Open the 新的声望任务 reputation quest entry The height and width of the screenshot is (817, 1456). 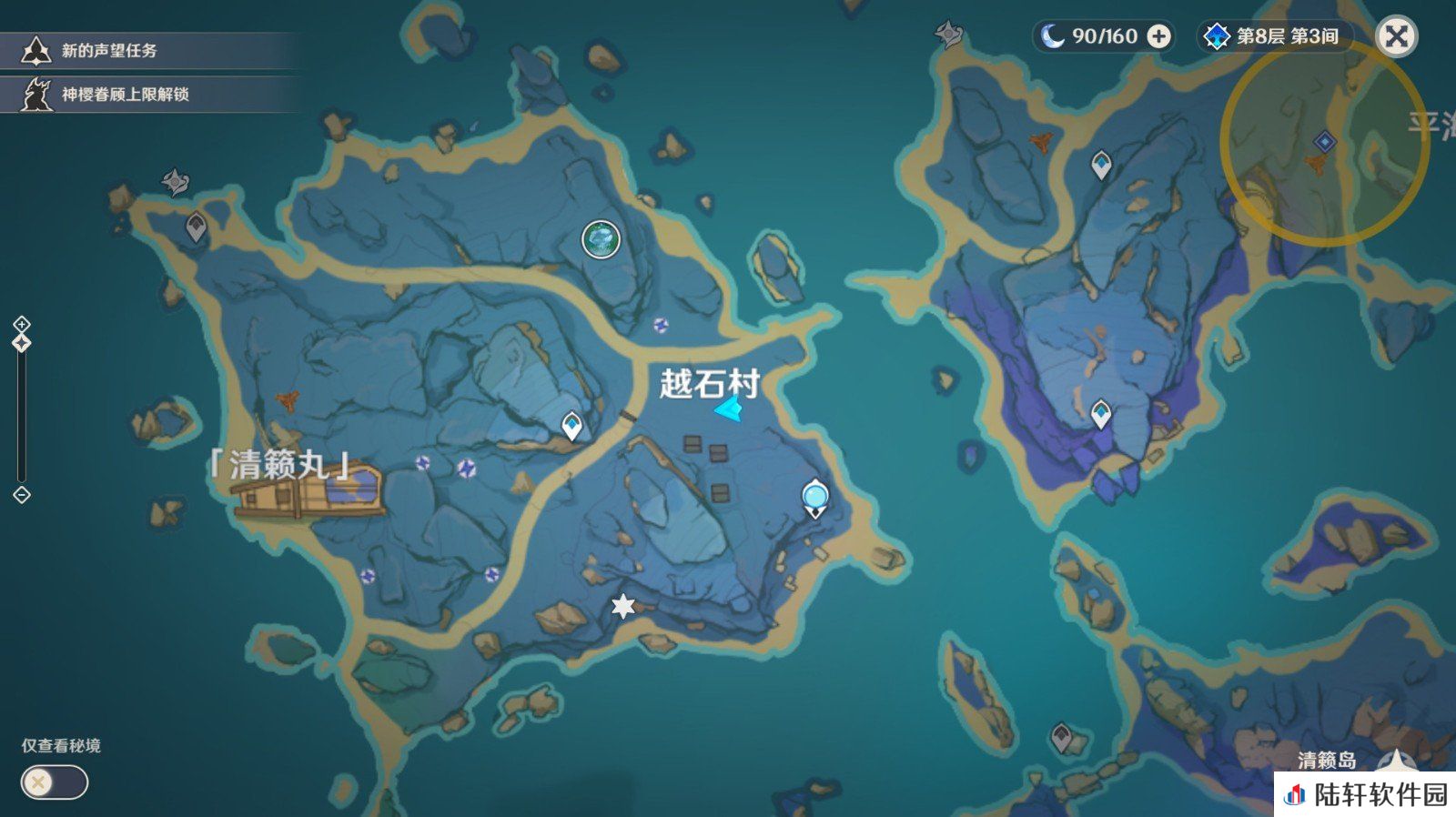coord(109,51)
